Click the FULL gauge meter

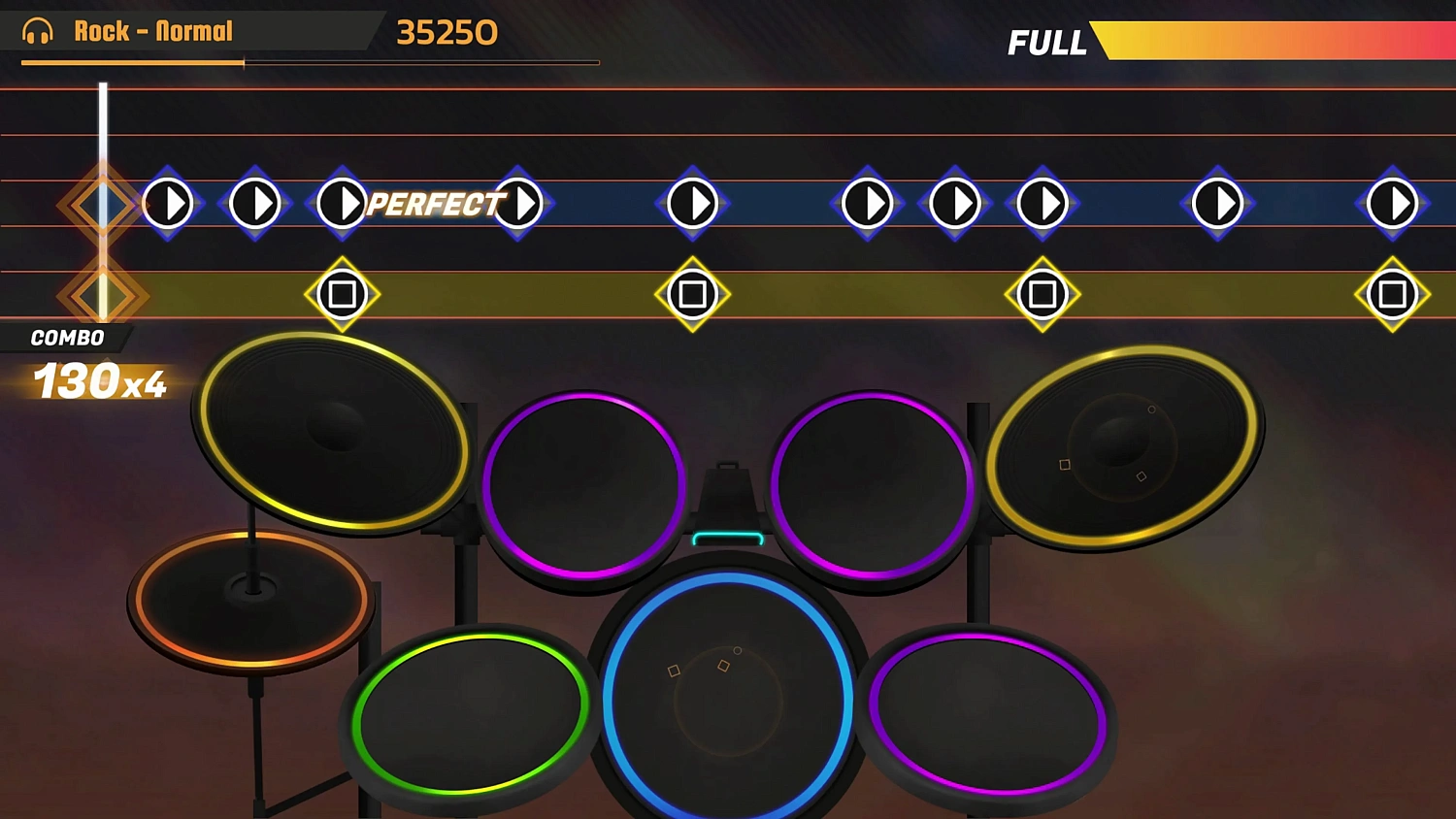point(1262,43)
